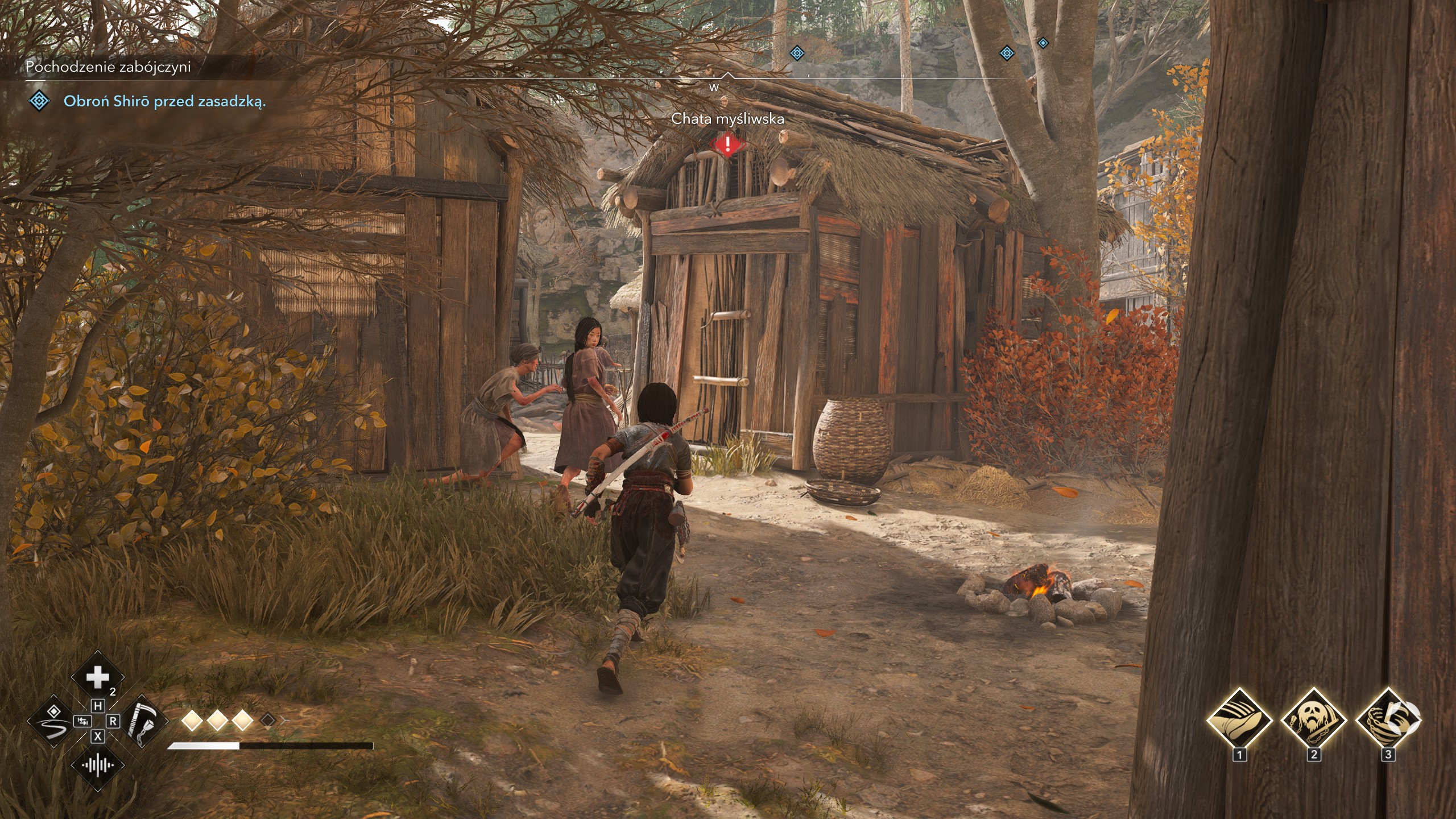Activate the skull and chain ability
The width and height of the screenshot is (1456, 819).
[1313, 720]
